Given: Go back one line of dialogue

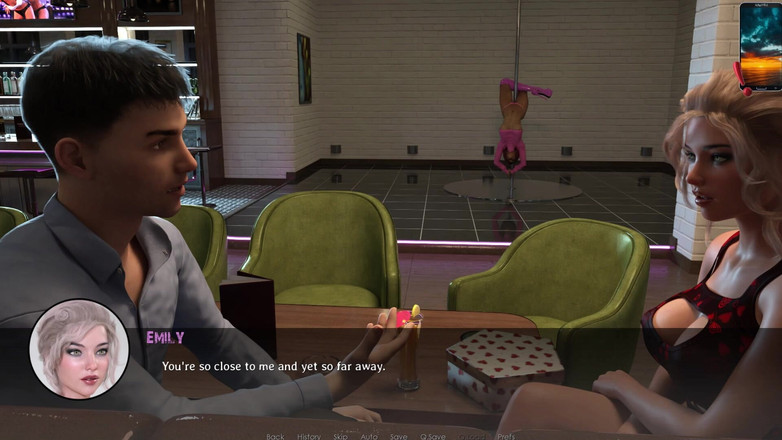Looking at the screenshot, I should (275, 436).
